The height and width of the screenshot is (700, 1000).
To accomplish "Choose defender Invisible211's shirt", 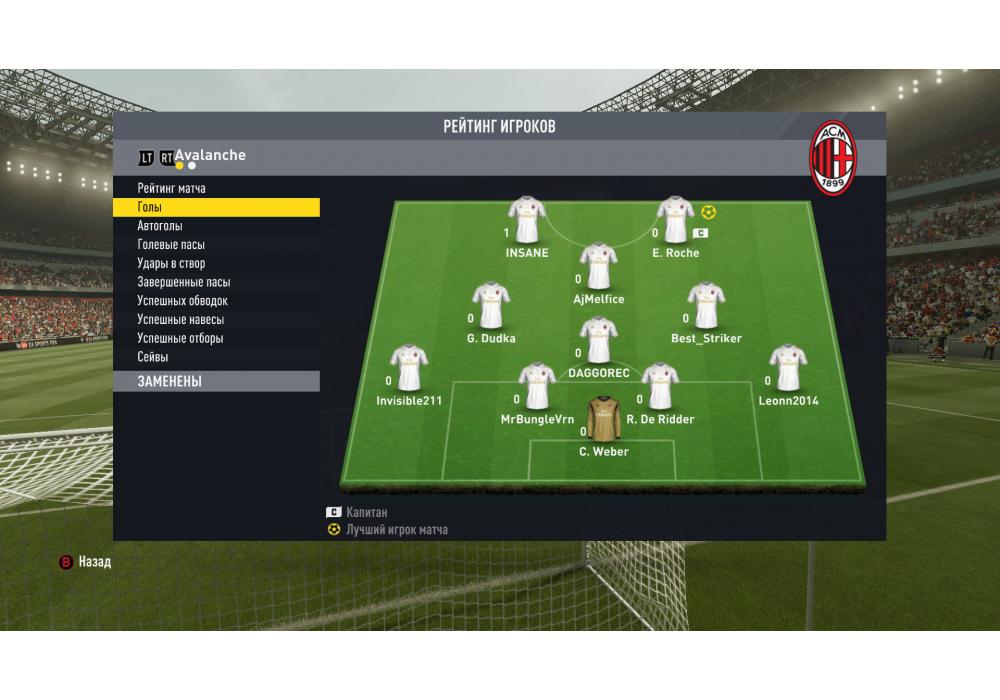I will coord(408,368).
